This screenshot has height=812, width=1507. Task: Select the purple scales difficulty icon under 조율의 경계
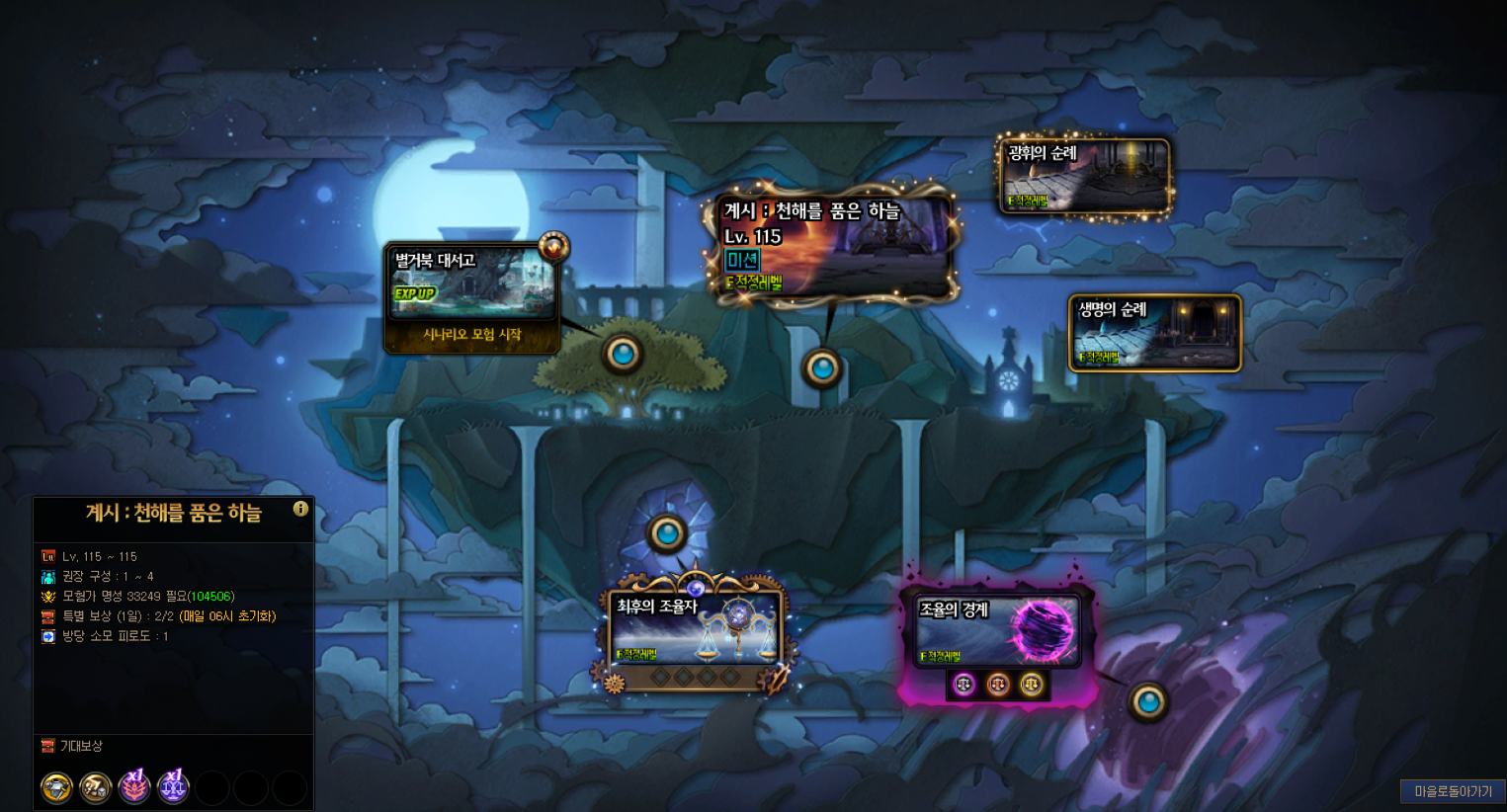point(963,684)
